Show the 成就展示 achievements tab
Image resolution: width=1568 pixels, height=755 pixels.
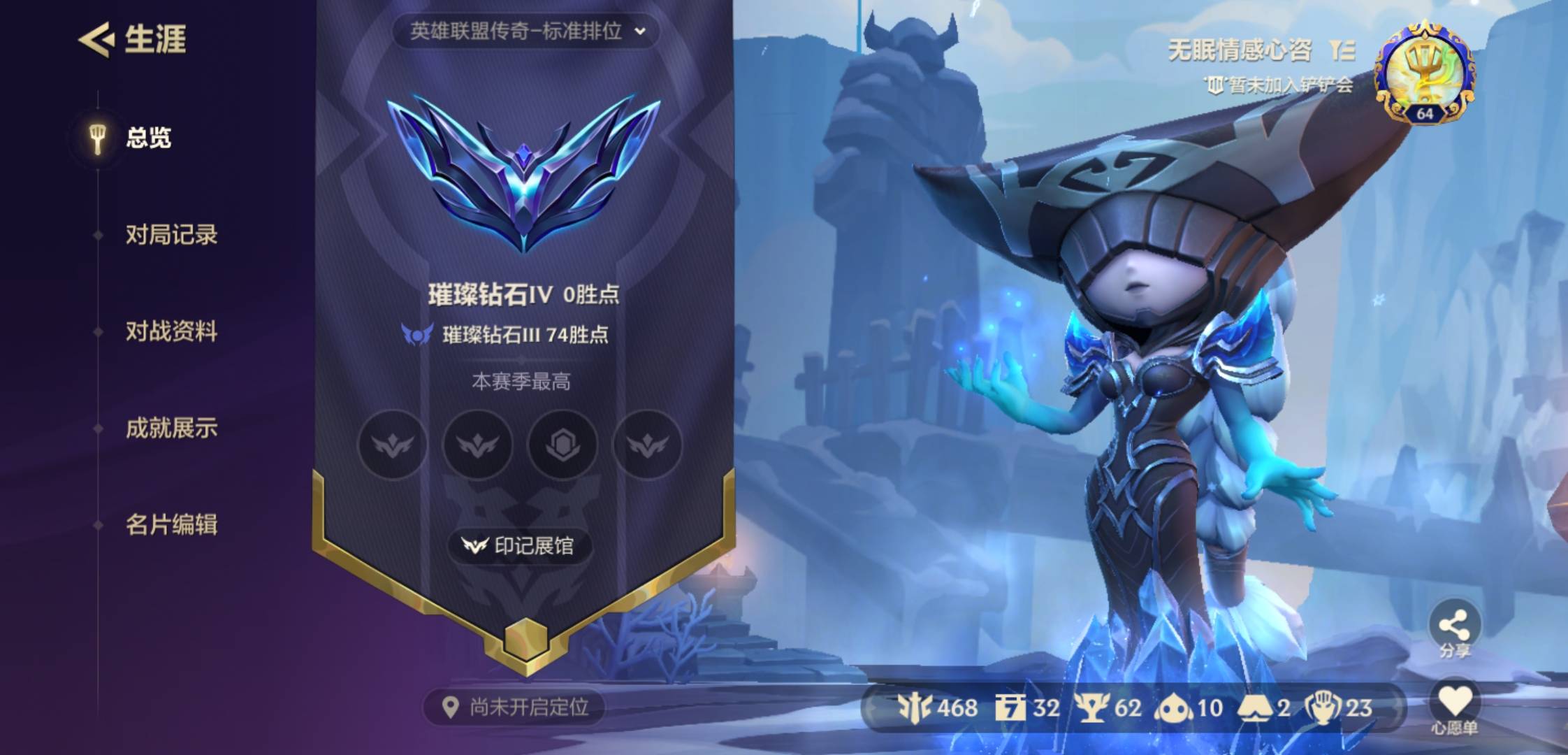click(x=171, y=428)
